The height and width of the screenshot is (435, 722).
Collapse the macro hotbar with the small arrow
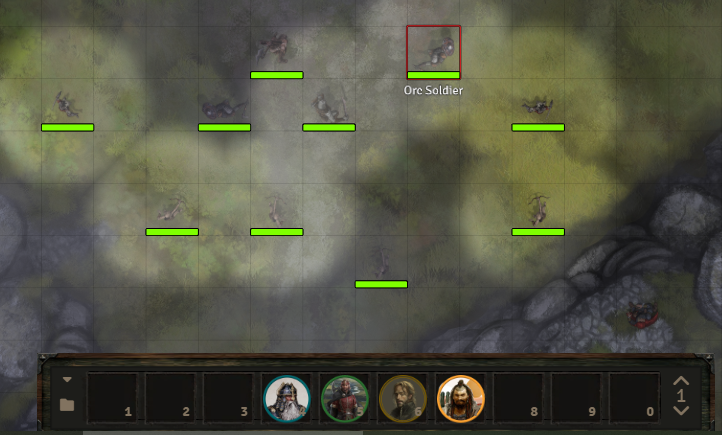click(x=67, y=380)
